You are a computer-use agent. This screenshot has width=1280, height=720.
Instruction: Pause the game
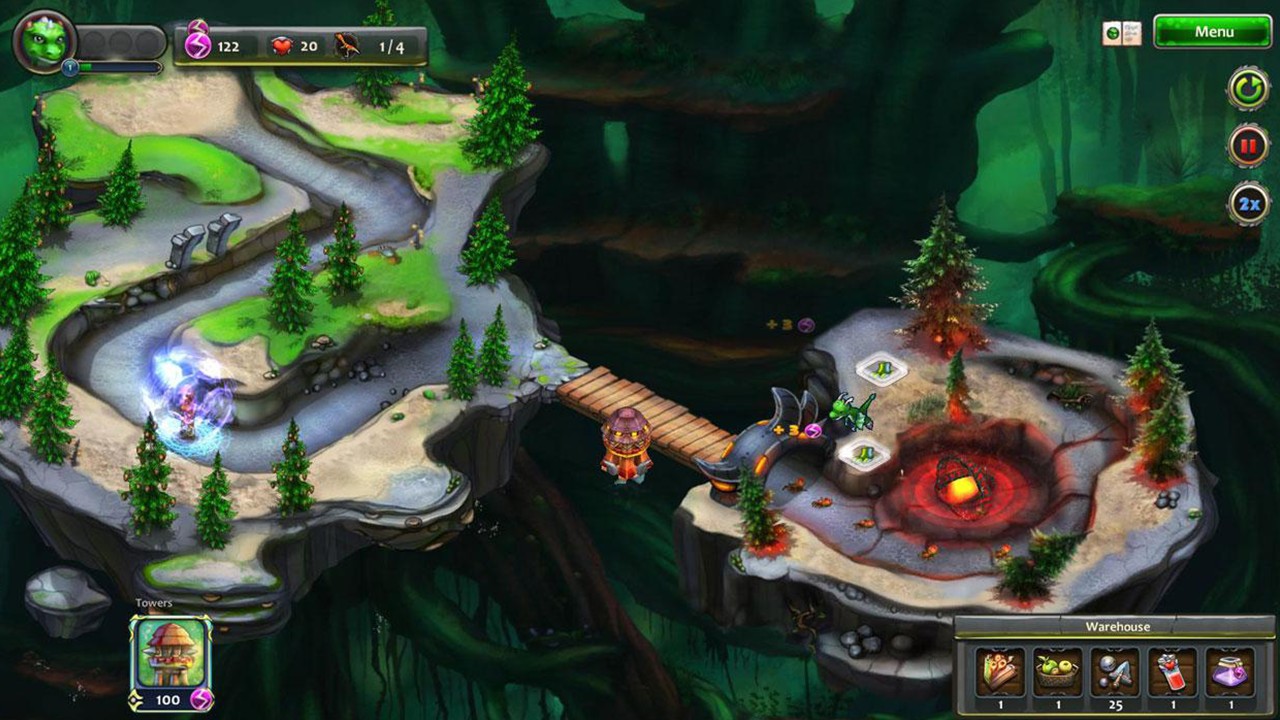[x=1245, y=145]
